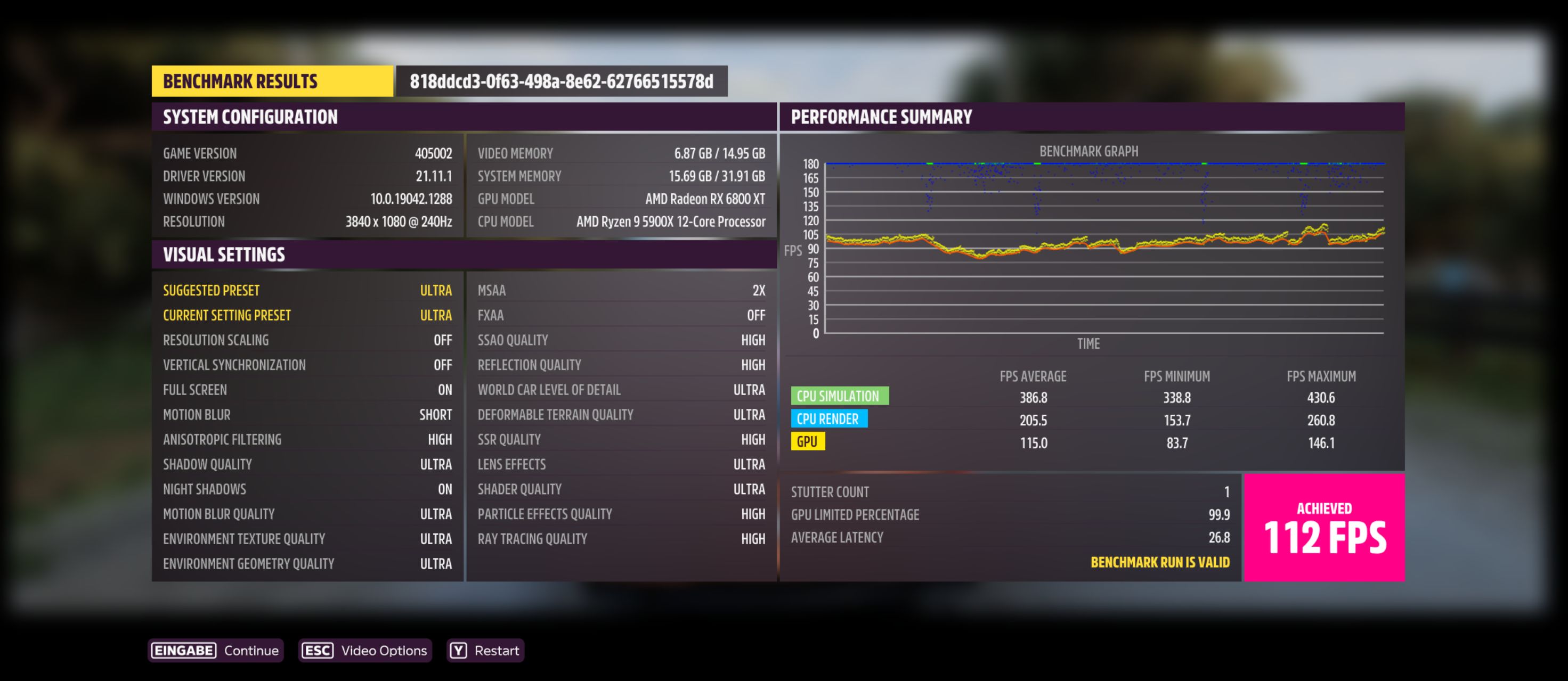
Task: Click the CPU RENDER legend marker
Action: [x=829, y=419]
